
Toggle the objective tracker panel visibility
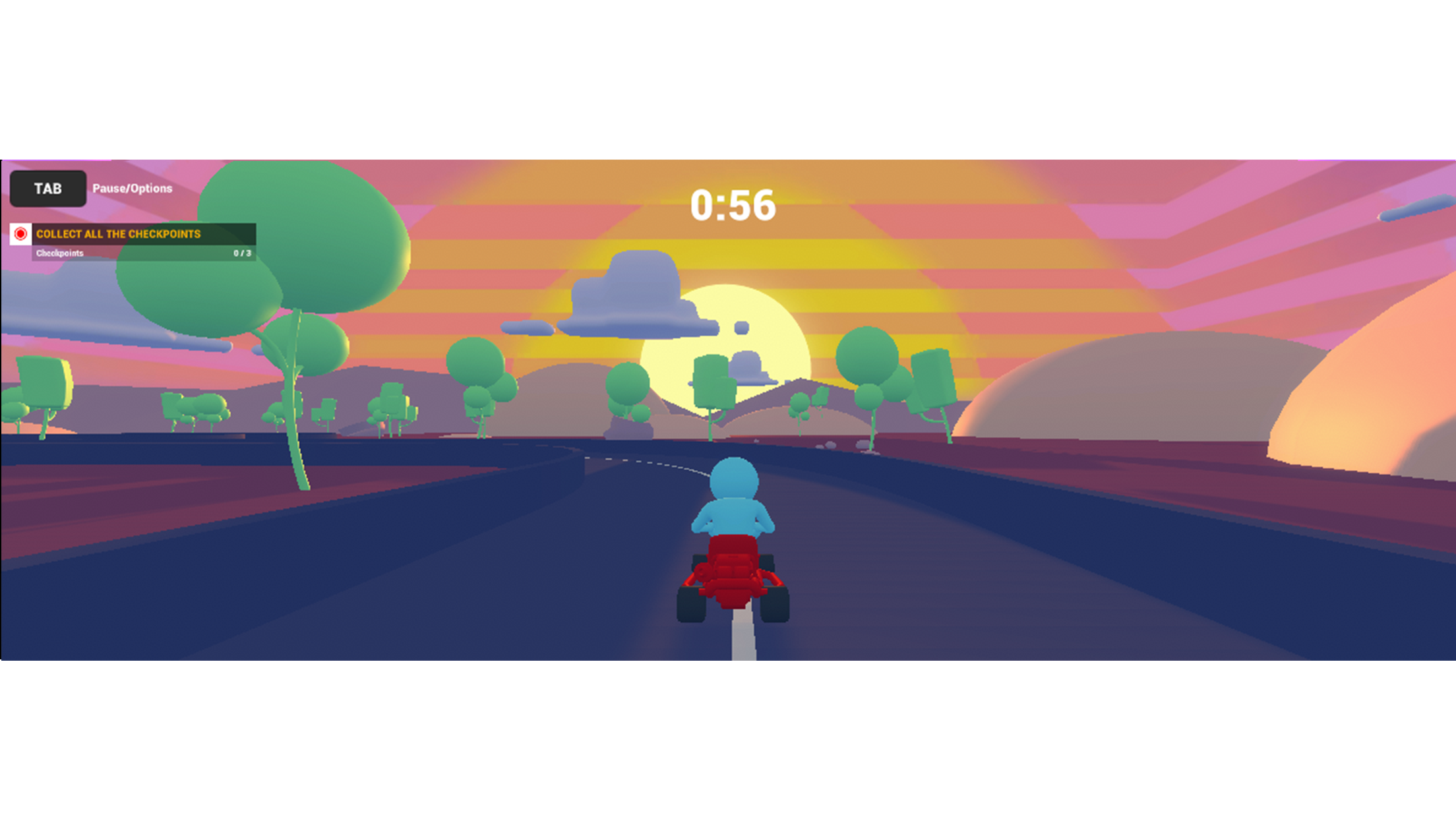click(129, 243)
